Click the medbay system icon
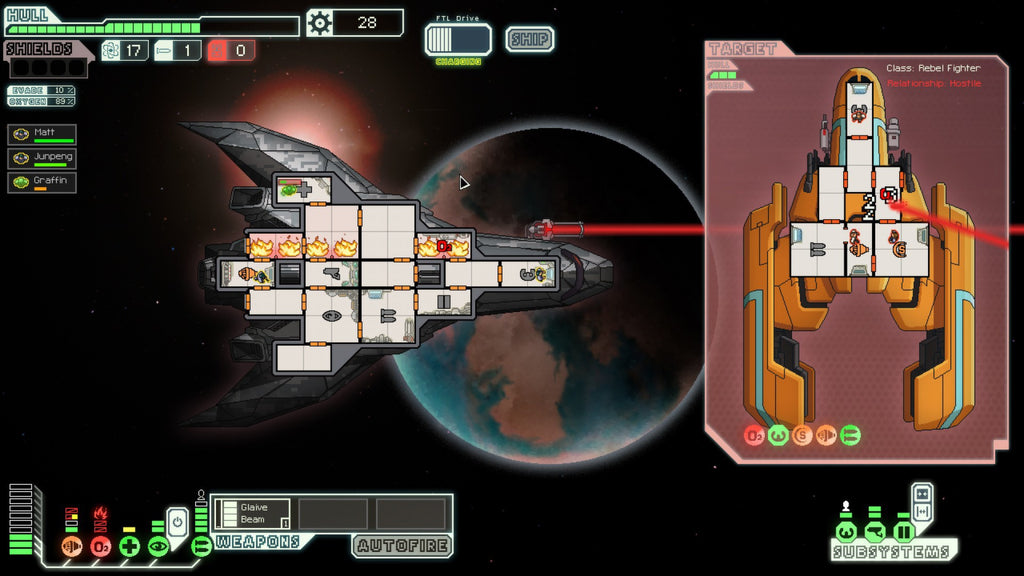Viewport: 1024px width, 576px height. 129,546
